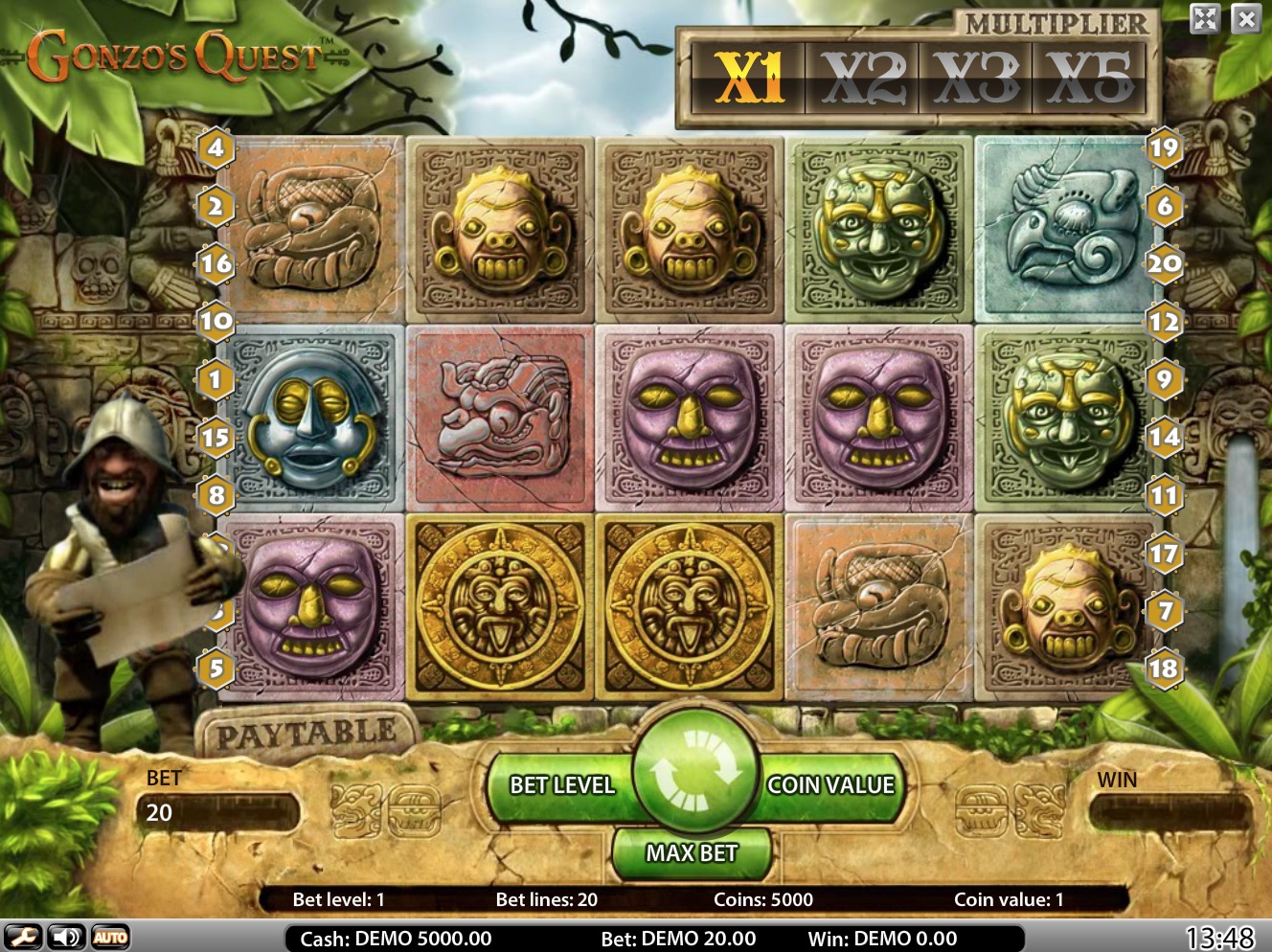Choose bet line 18 marker
Viewport: 1272px width, 952px height.
coord(1164,669)
